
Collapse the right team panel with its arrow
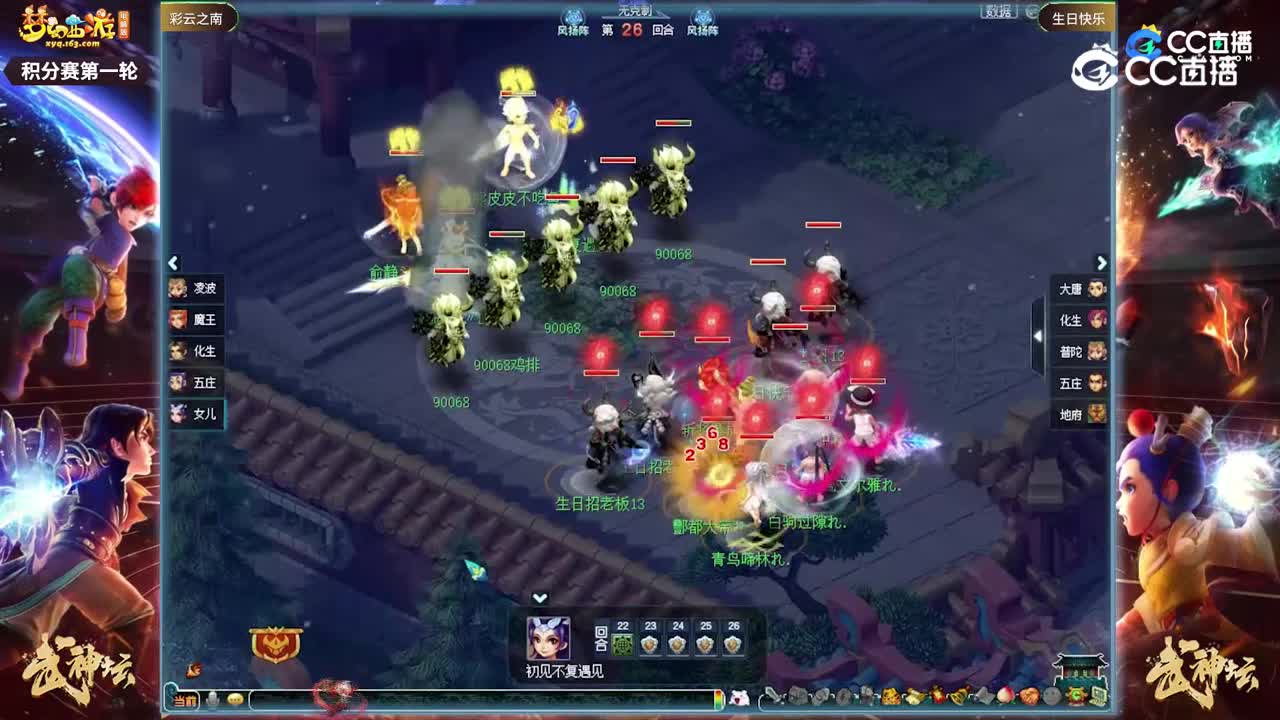[1101, 263]
